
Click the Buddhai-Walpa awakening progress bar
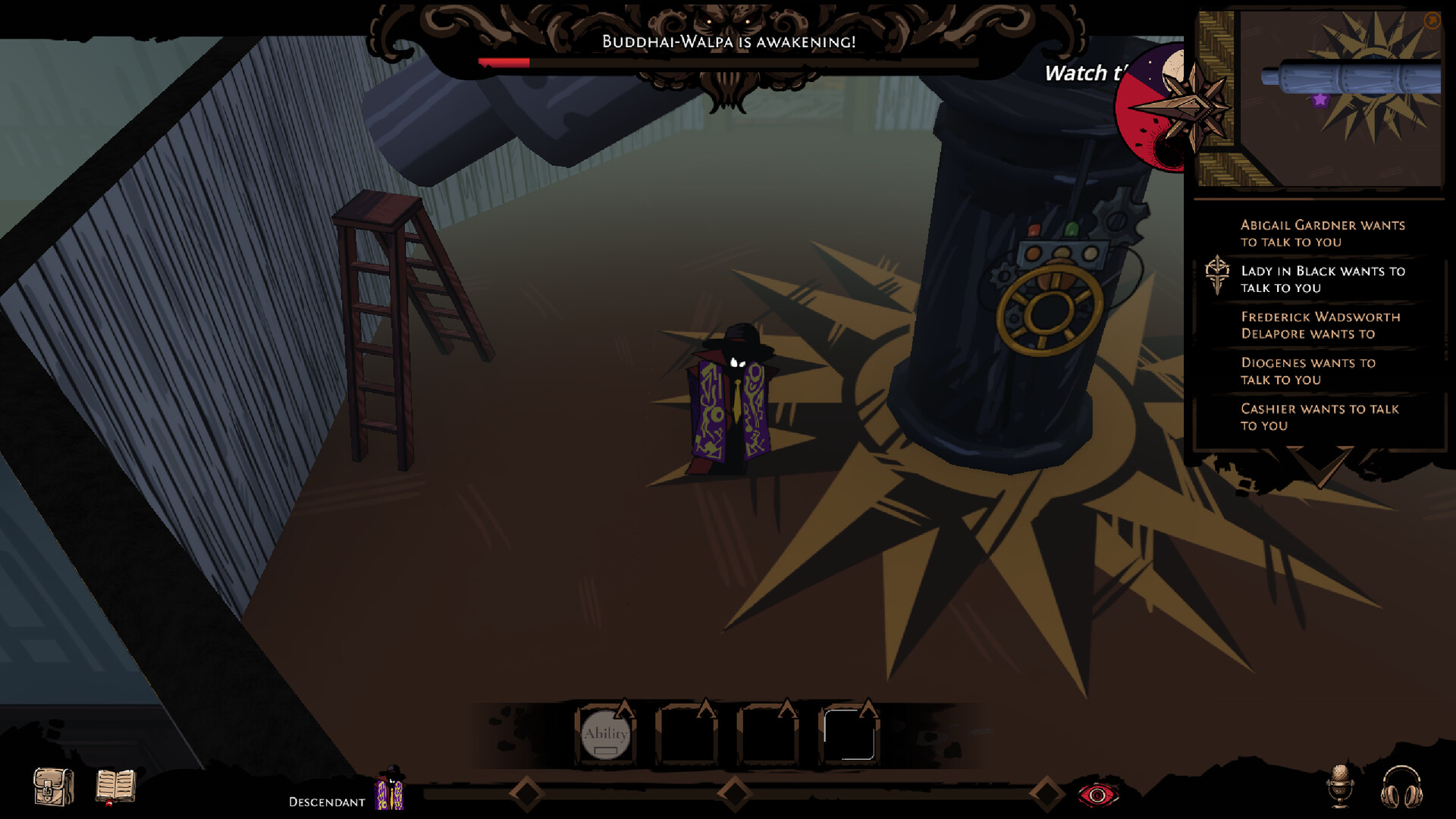point(726,64)
